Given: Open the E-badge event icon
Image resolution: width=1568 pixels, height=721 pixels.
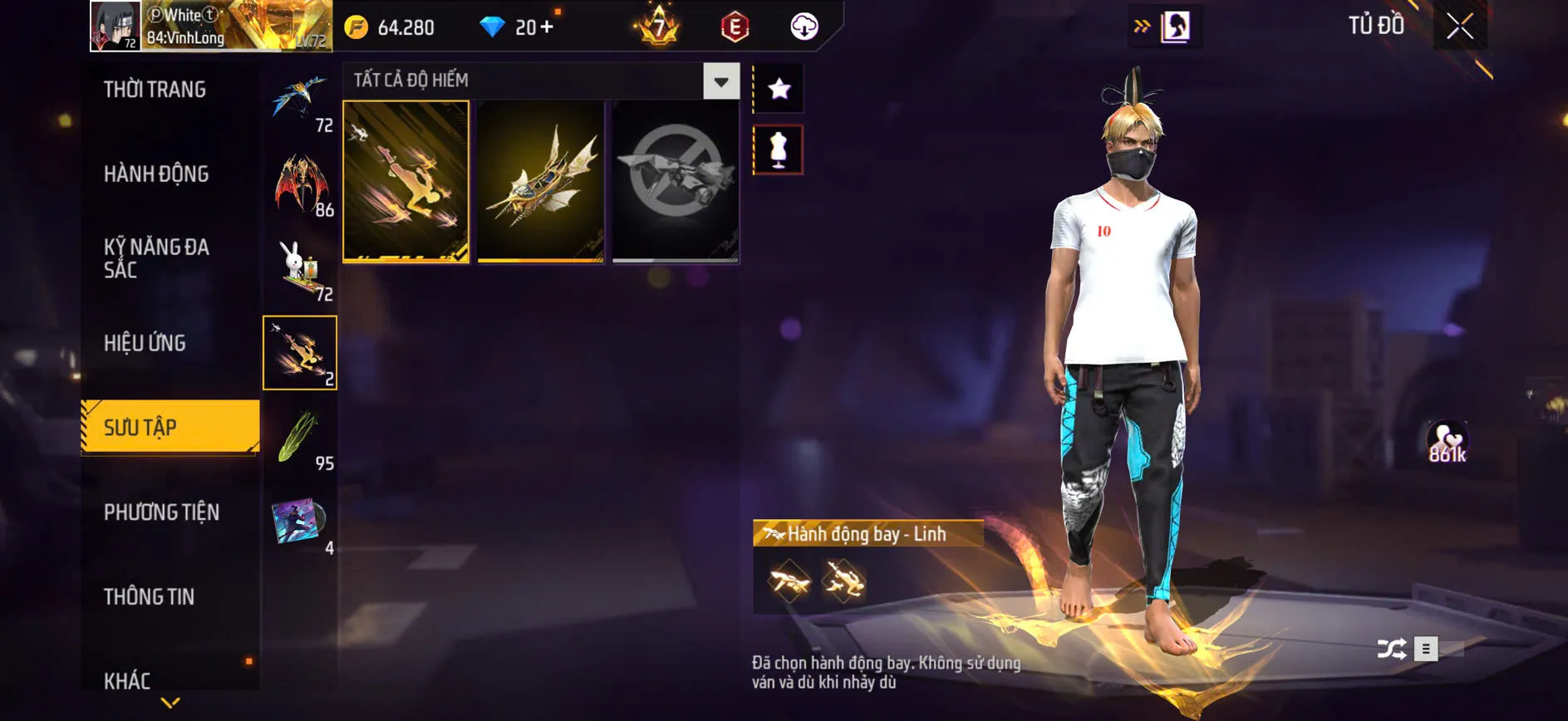Looking at the screenshot, I should tap(735, 27).
